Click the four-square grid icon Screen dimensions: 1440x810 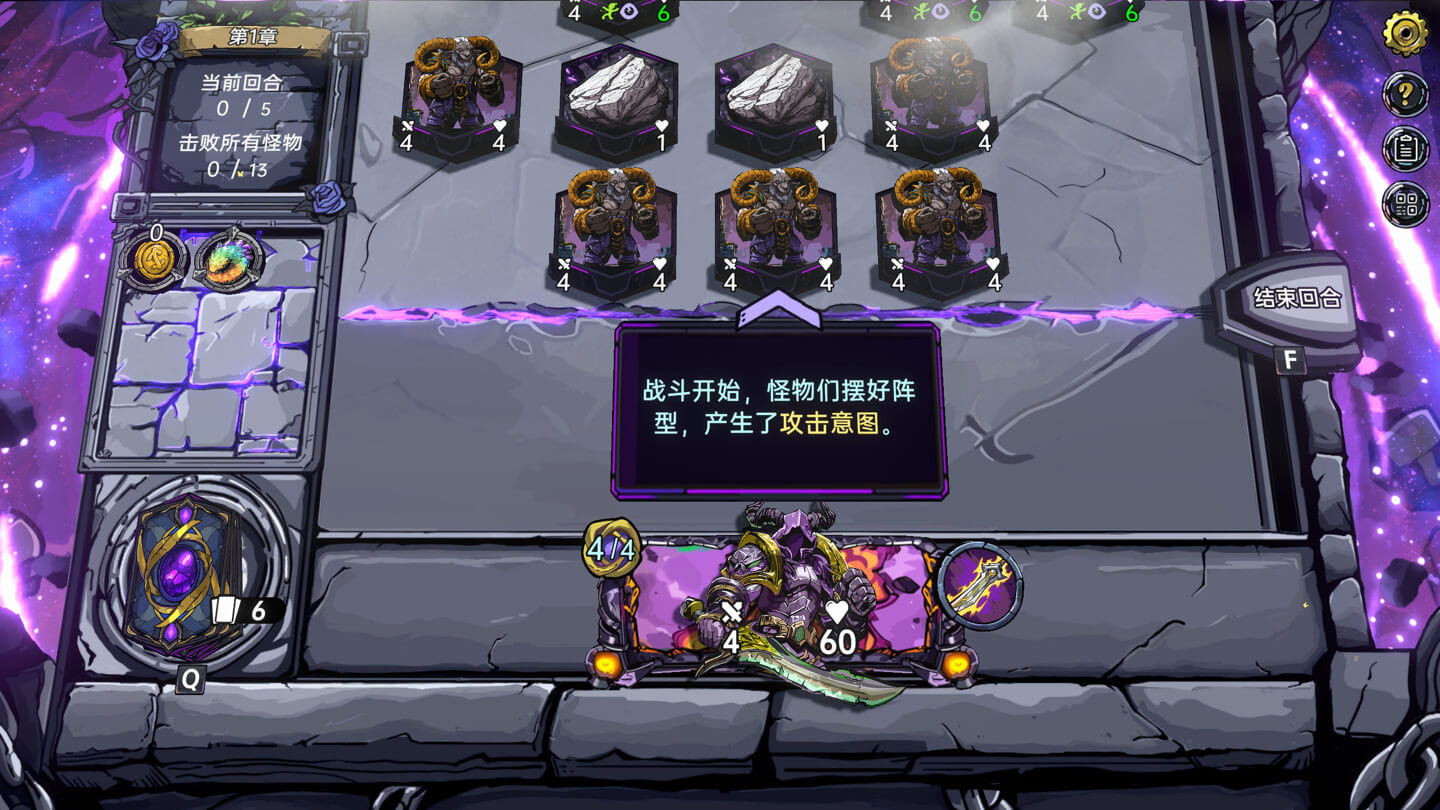(1405, 205)
